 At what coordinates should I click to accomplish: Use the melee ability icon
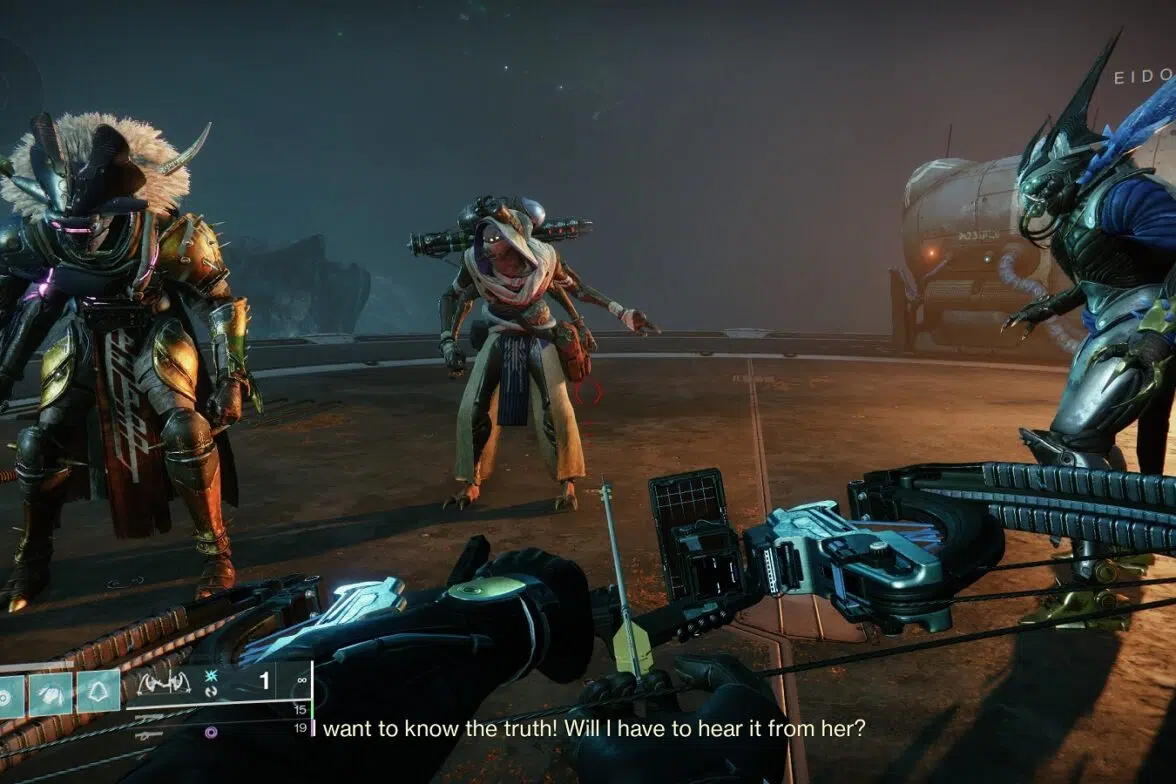click(52, 691)
